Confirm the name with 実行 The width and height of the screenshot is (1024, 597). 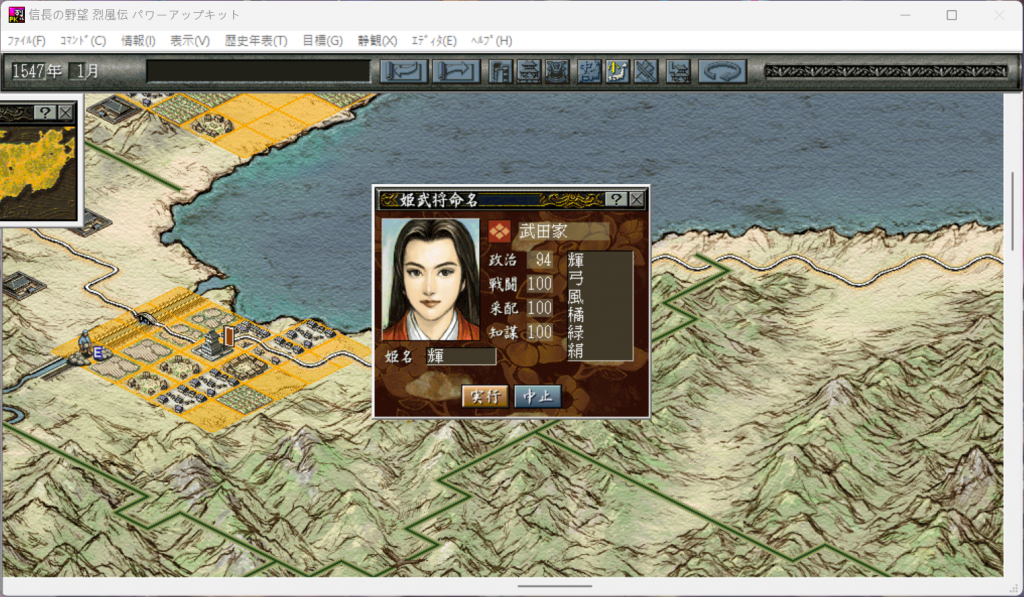tap(485, 396)
